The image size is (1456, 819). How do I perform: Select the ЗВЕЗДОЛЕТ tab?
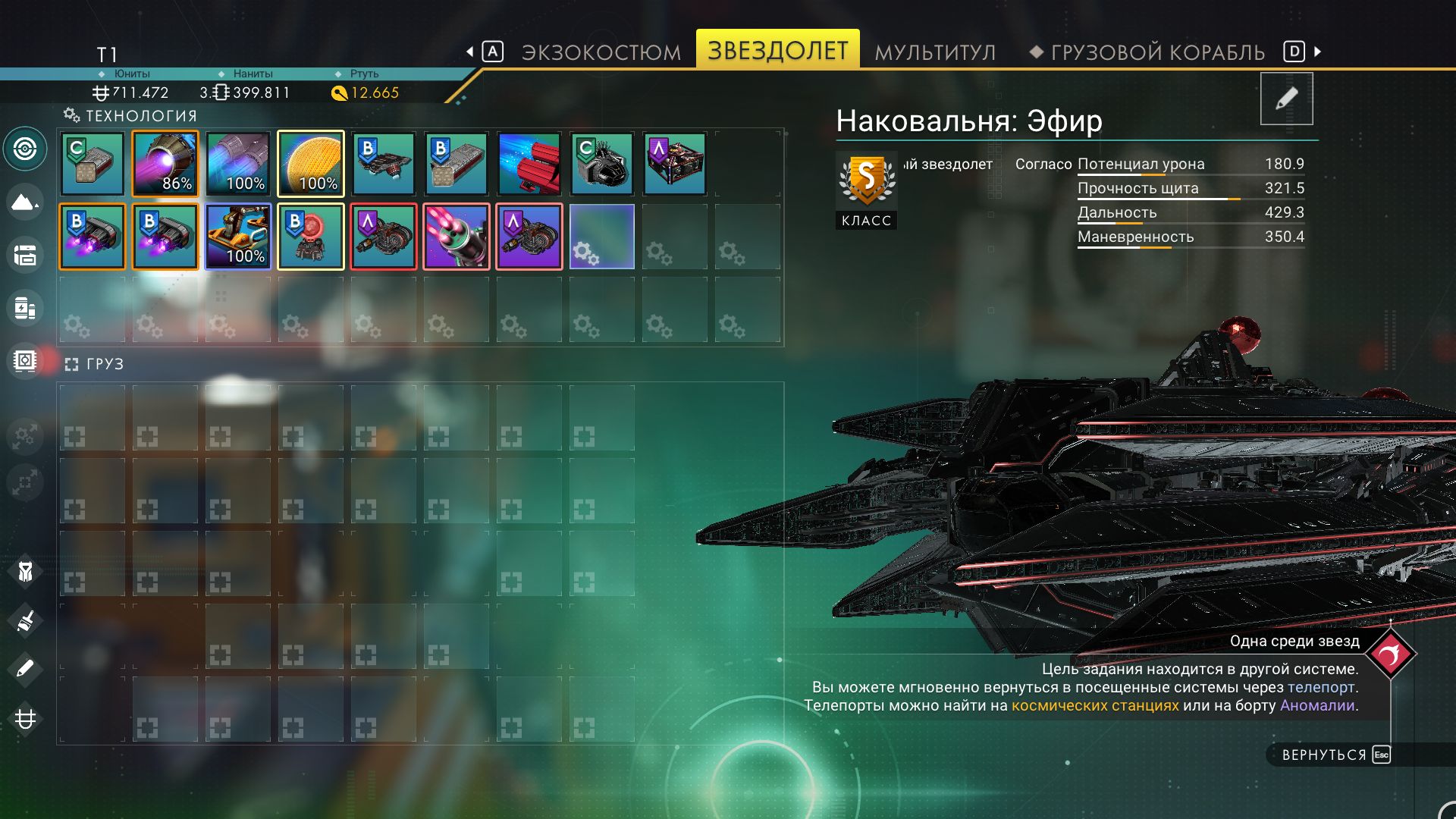tap(777, 50)
